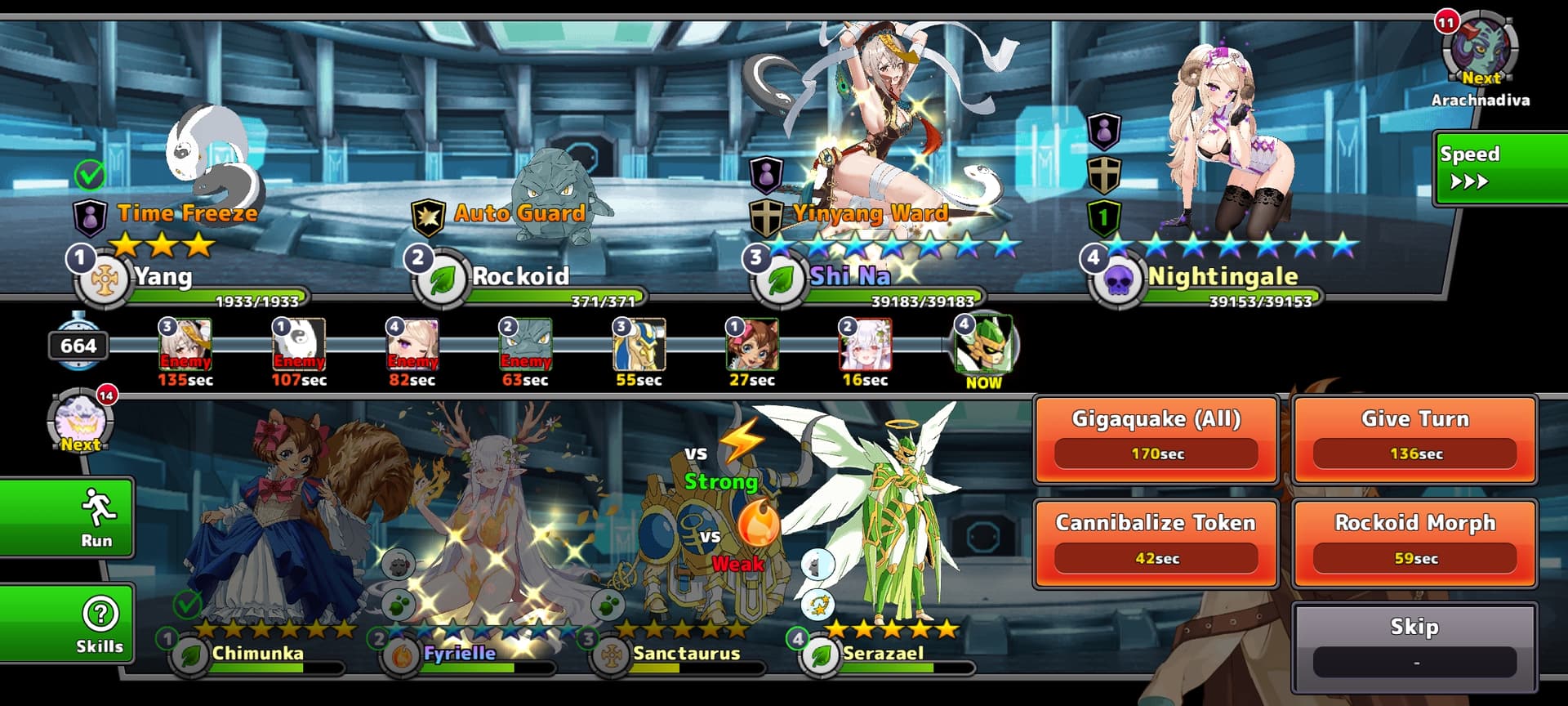
Task: Select ally Serazael's nameplate
Action: tap(882, 654)
